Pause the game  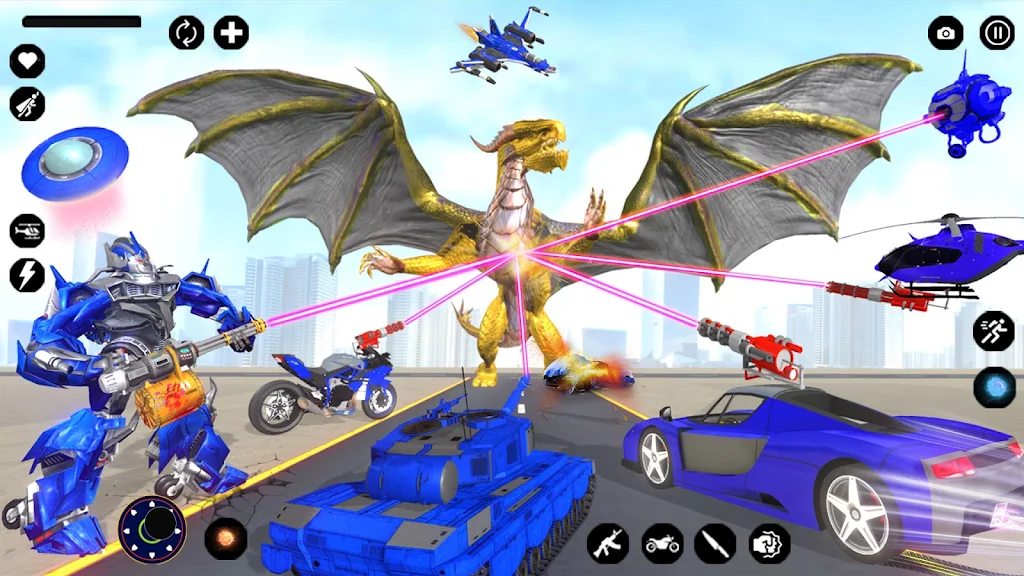point(996,33)
